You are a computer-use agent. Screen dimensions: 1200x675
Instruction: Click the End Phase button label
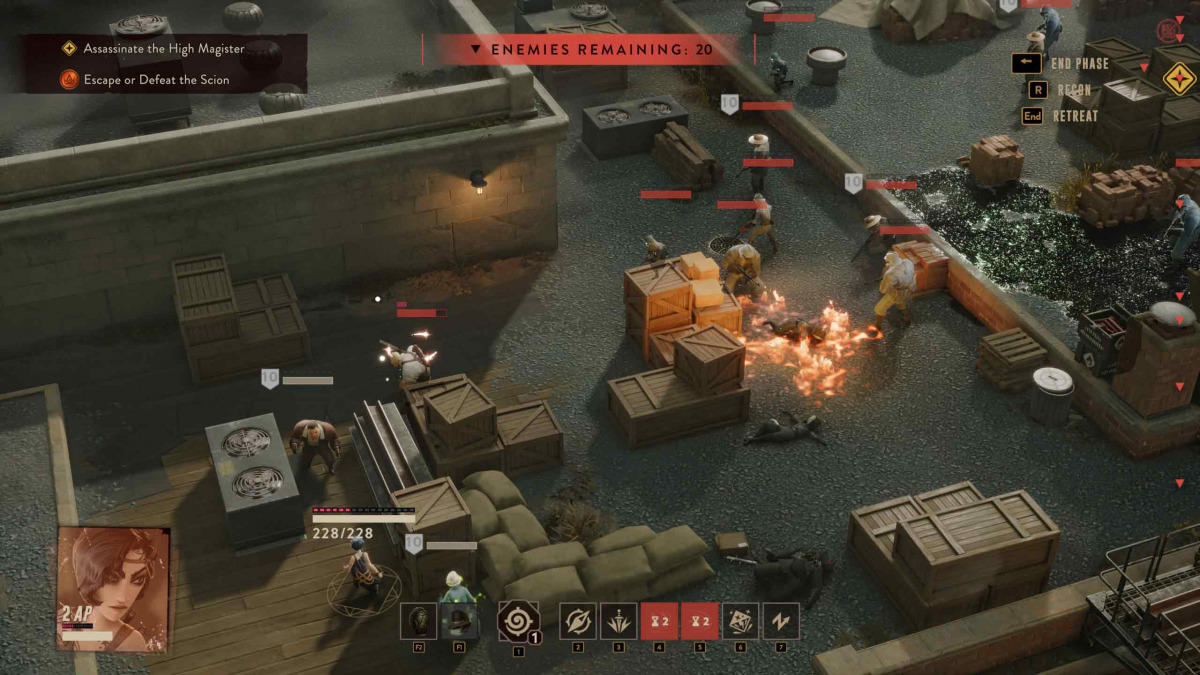(1079, 64)
